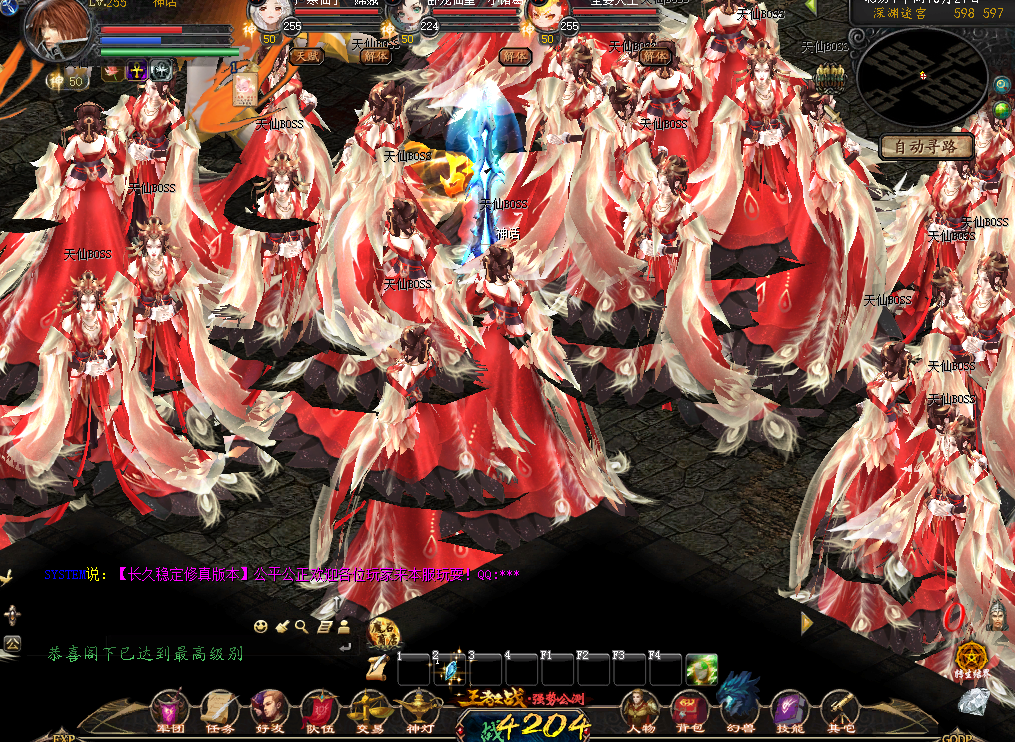Click the magnifier button beside the minimap
This screenshot has width=1015, height=742.
tap(1001, 86)
